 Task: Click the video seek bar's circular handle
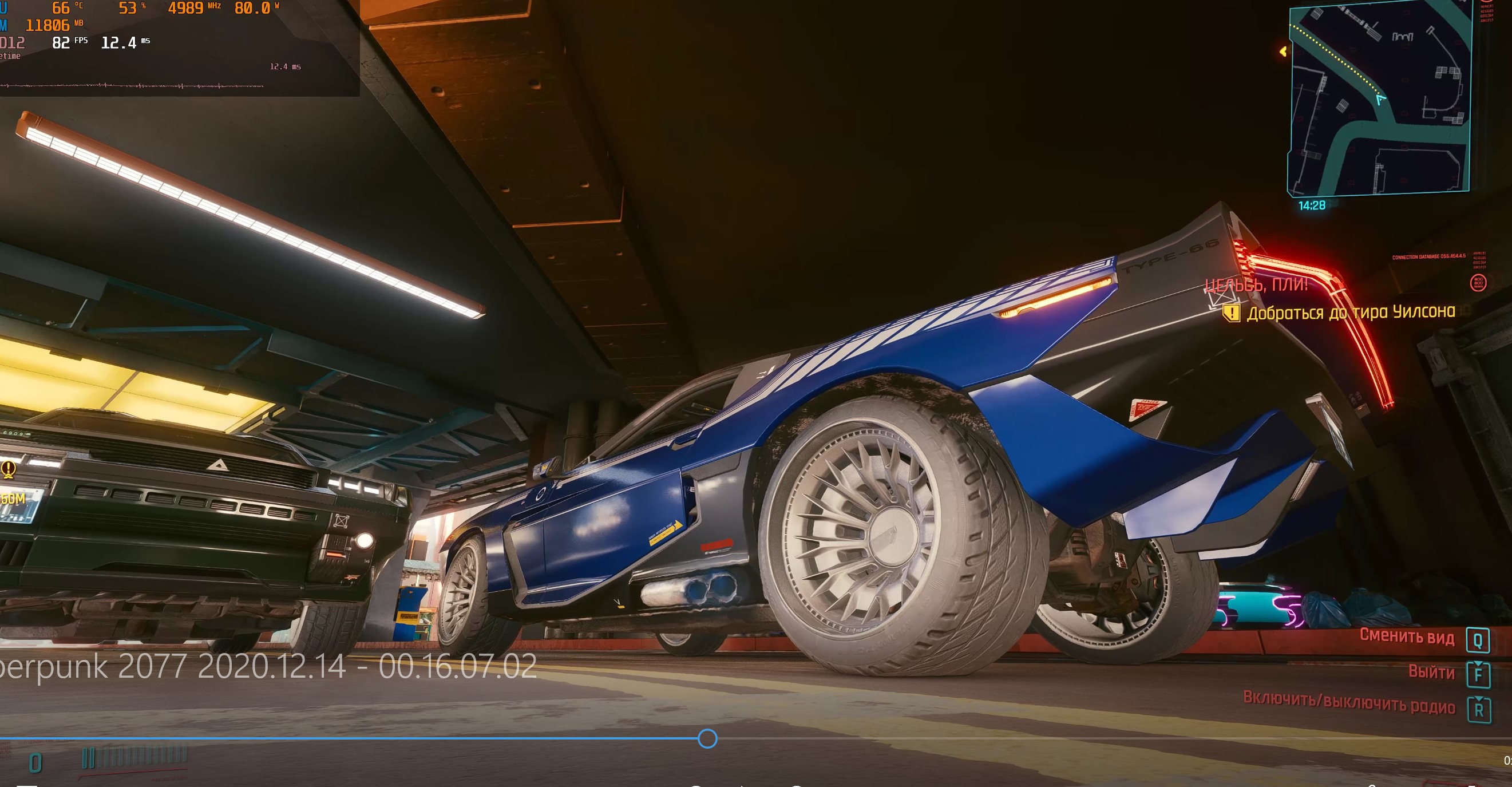pyautogui.click(x=707, y=738)
